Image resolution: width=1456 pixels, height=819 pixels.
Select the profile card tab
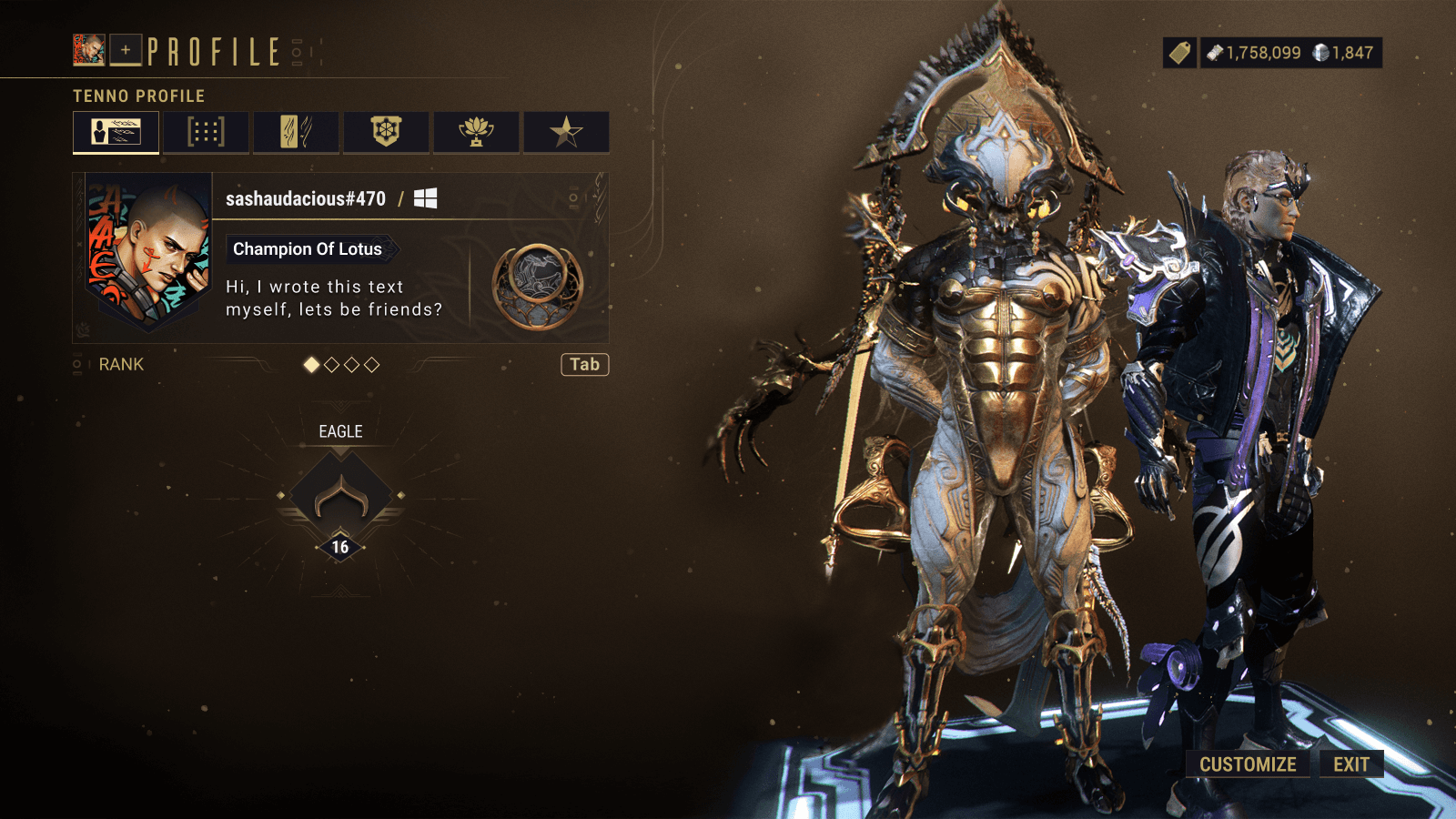[116, 132]
